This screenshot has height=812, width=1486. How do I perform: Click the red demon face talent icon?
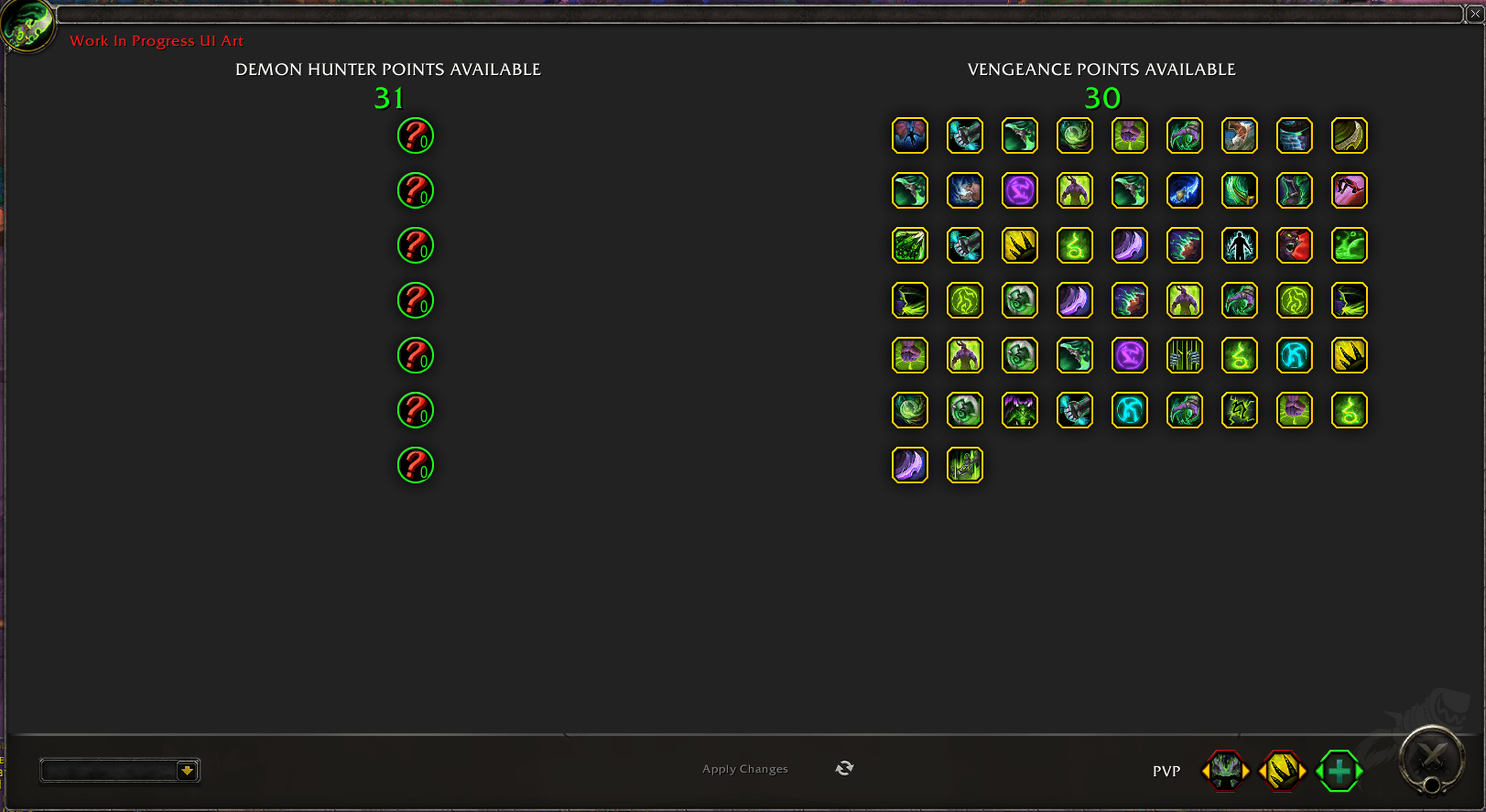1294,245
